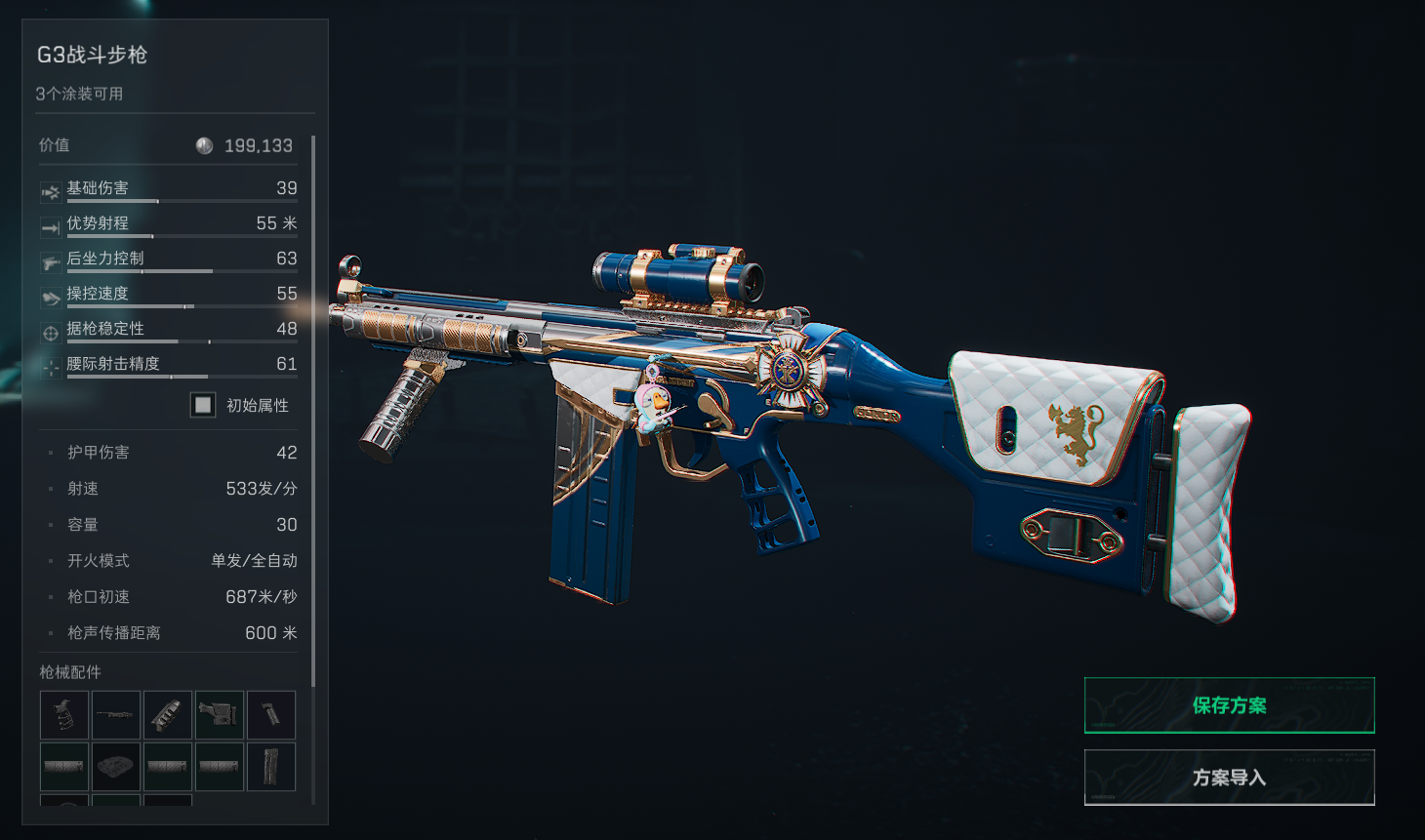Select the vertical foregrip attachment slot
The height and width of the screenshot is (840, 1425).
click(271, 714)
